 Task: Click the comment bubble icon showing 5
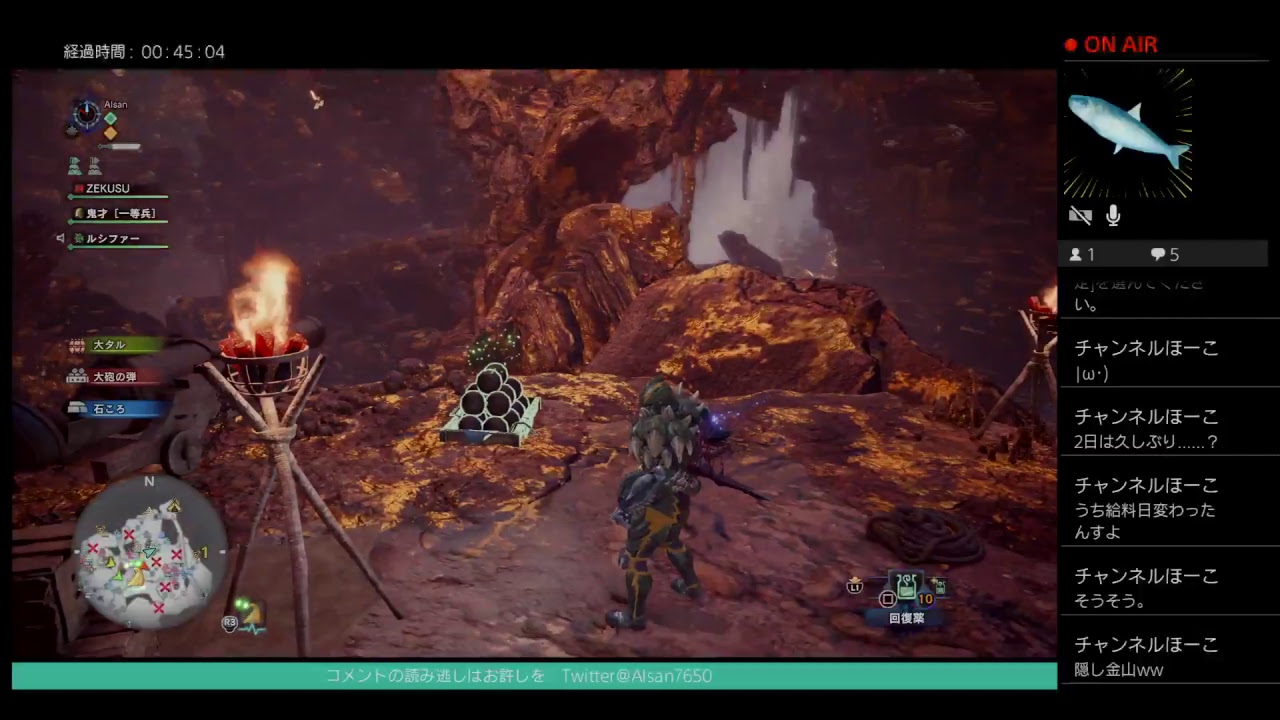click(1157, 254)
